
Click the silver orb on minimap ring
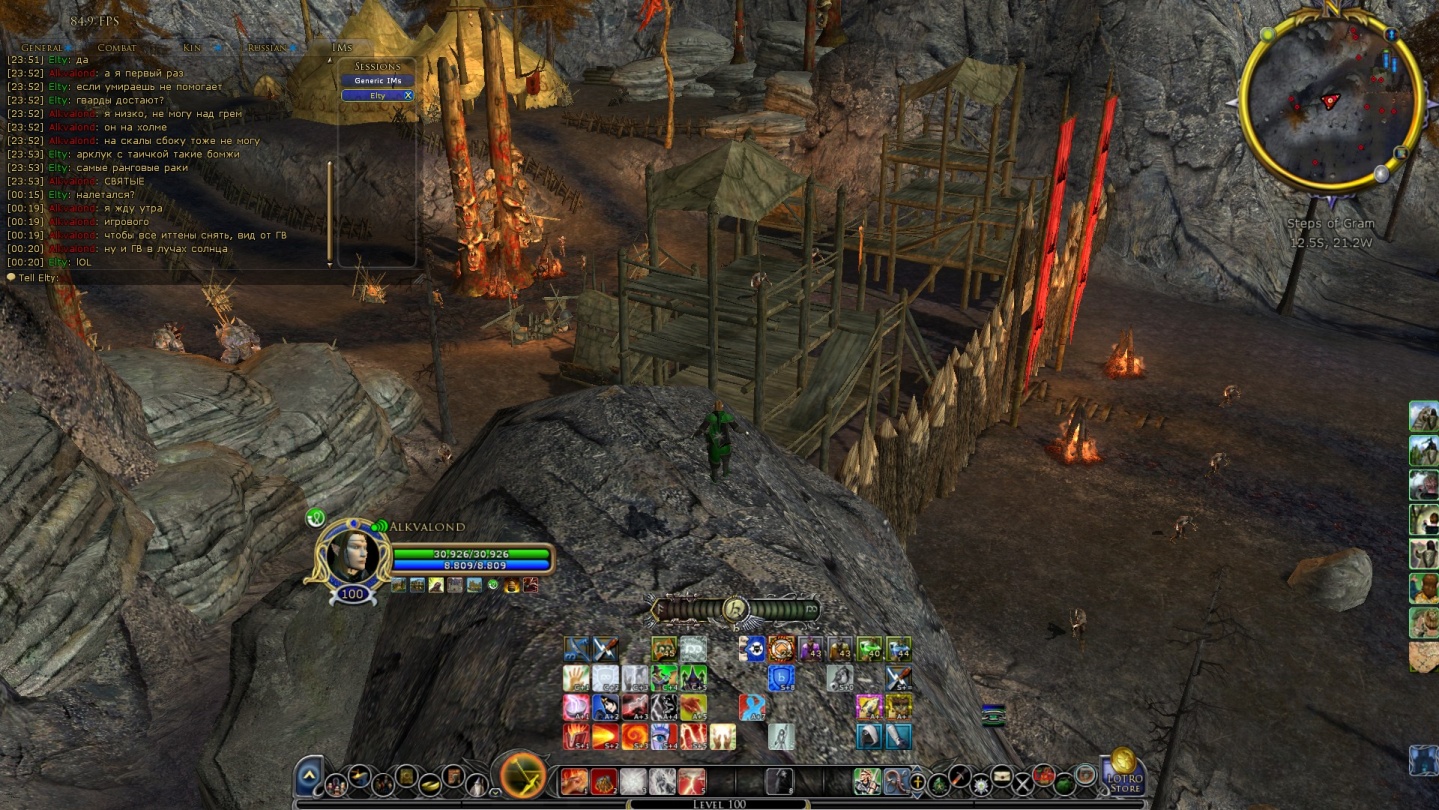point(1381,174)
